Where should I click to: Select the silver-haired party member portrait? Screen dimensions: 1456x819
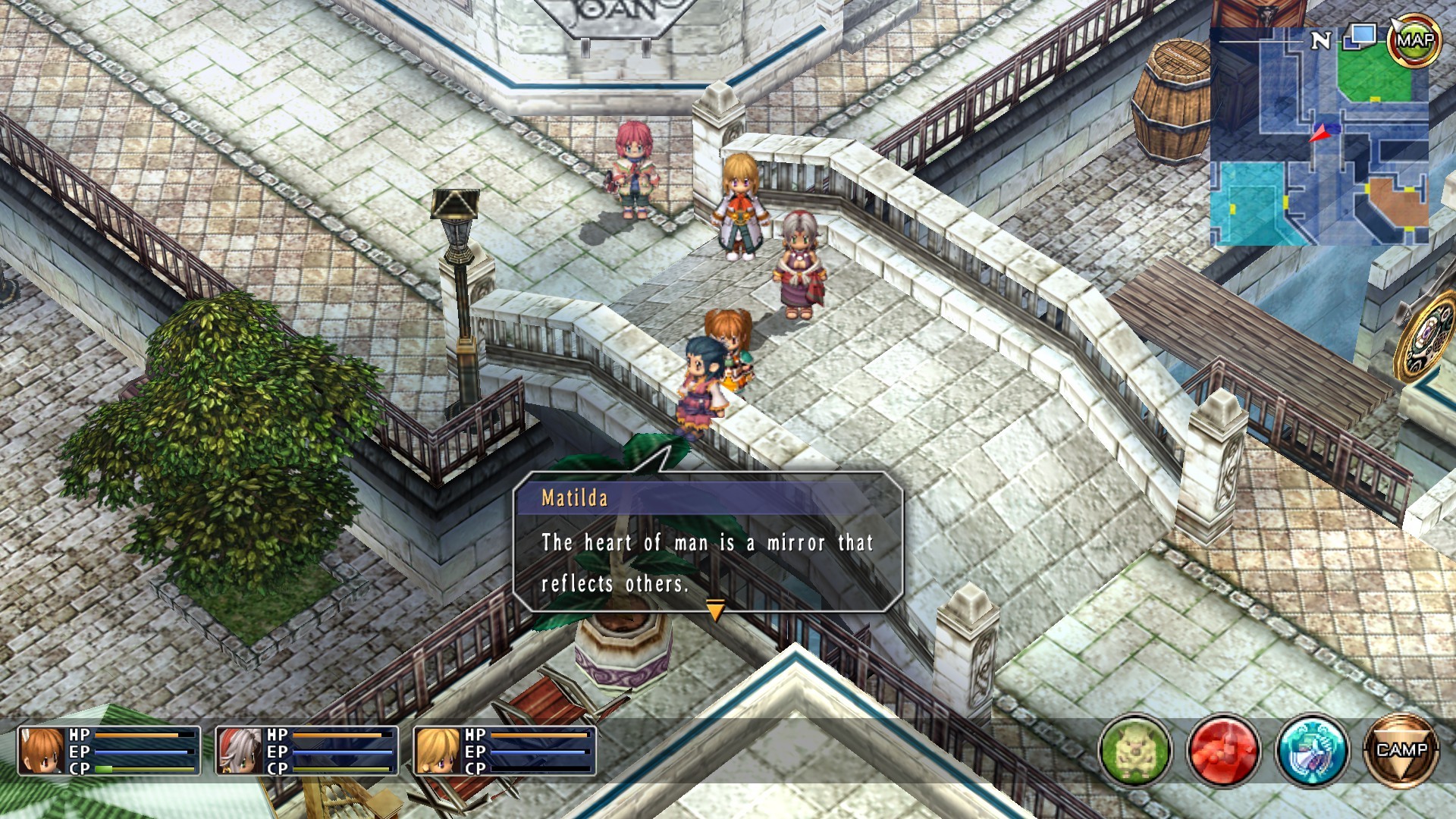coord(240,751)
